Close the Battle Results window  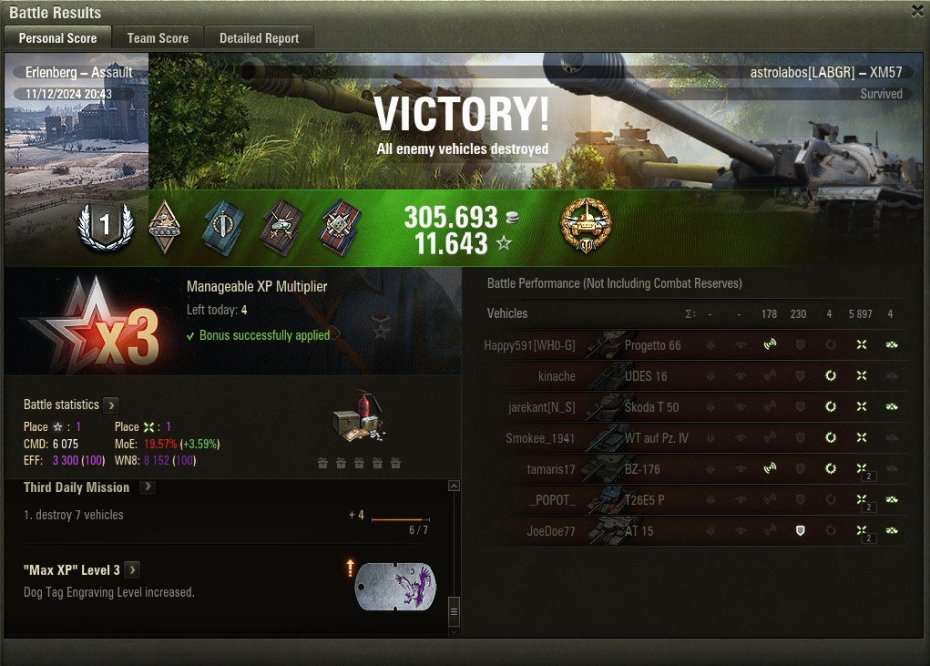point(917,11)
